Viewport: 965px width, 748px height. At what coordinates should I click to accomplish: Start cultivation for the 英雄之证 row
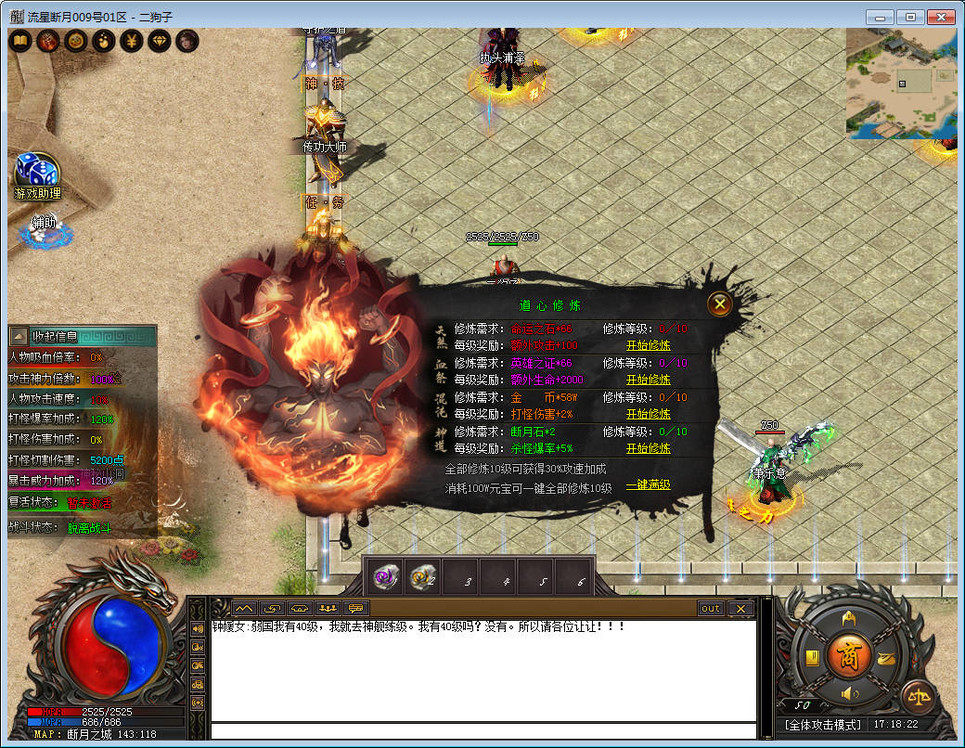click(x=648, y=380)
